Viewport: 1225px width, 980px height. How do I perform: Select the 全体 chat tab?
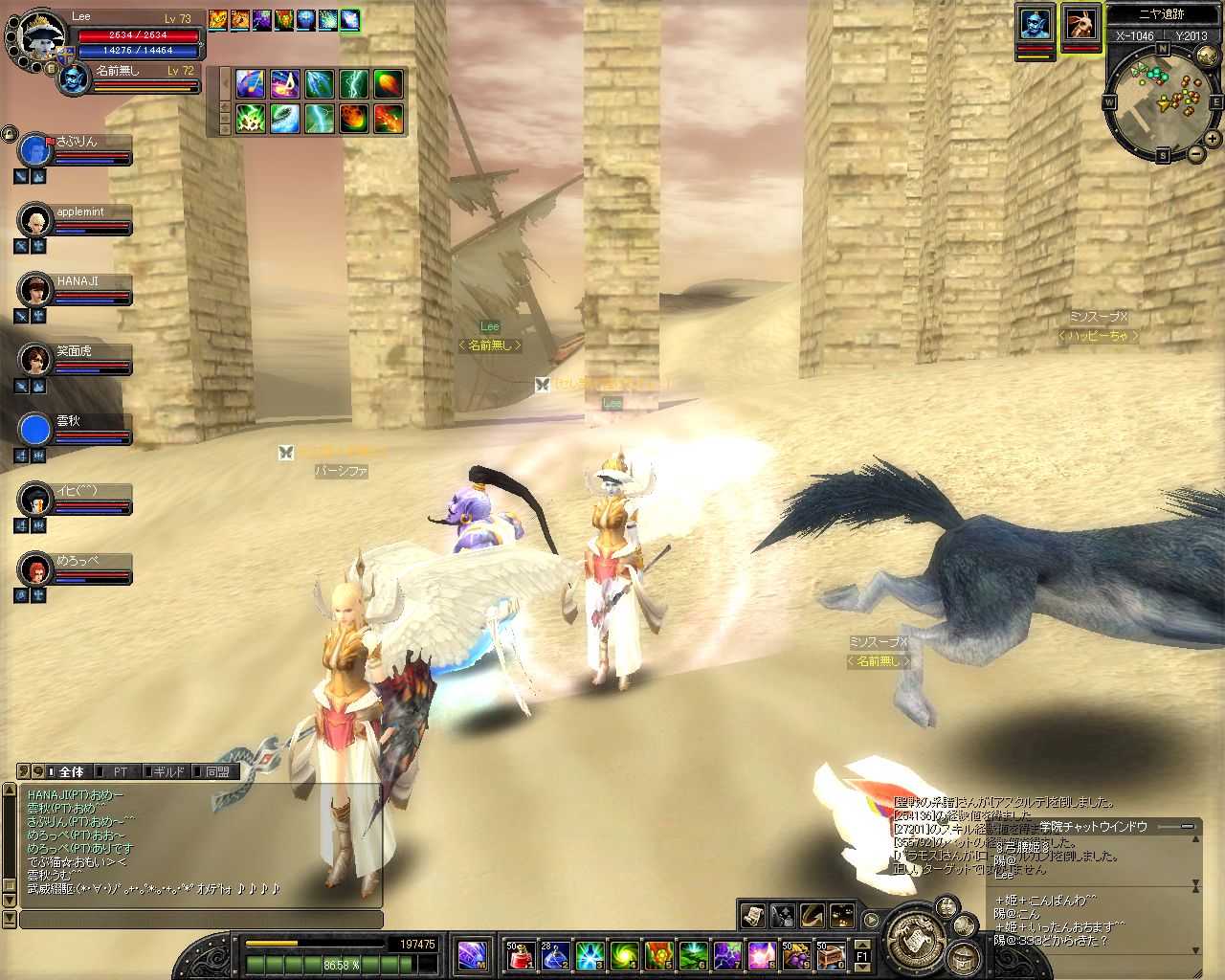pos(71,771)
